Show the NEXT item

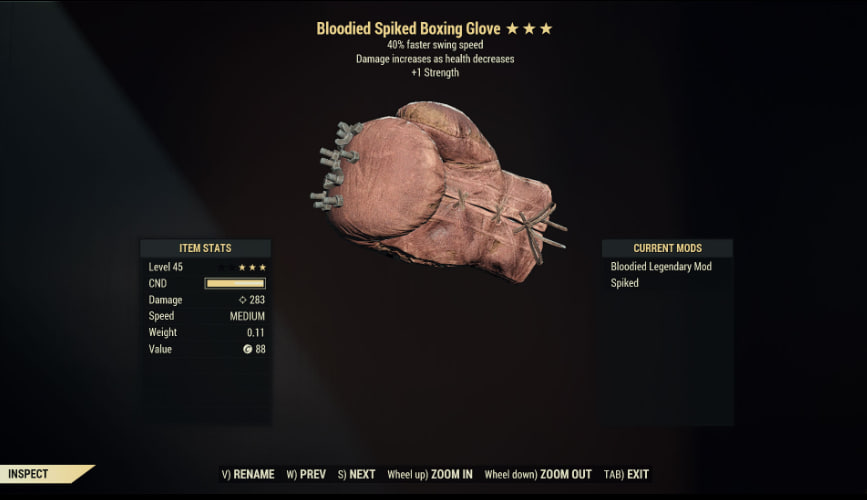(x=357, y=474)
